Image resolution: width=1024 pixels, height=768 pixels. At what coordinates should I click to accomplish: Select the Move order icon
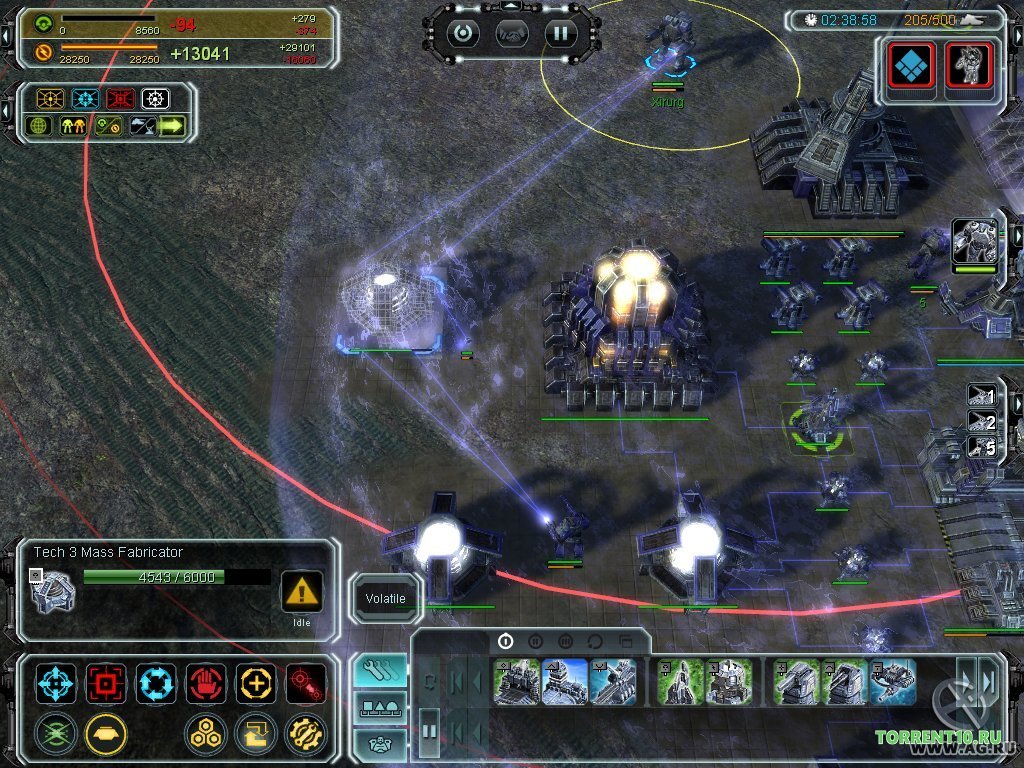click(x=56, y=683)
